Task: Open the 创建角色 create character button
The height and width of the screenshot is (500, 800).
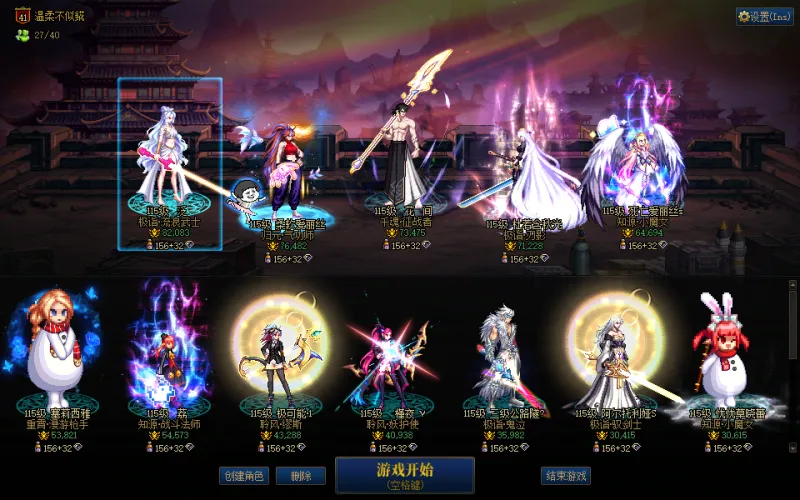Action: point(244,476)
